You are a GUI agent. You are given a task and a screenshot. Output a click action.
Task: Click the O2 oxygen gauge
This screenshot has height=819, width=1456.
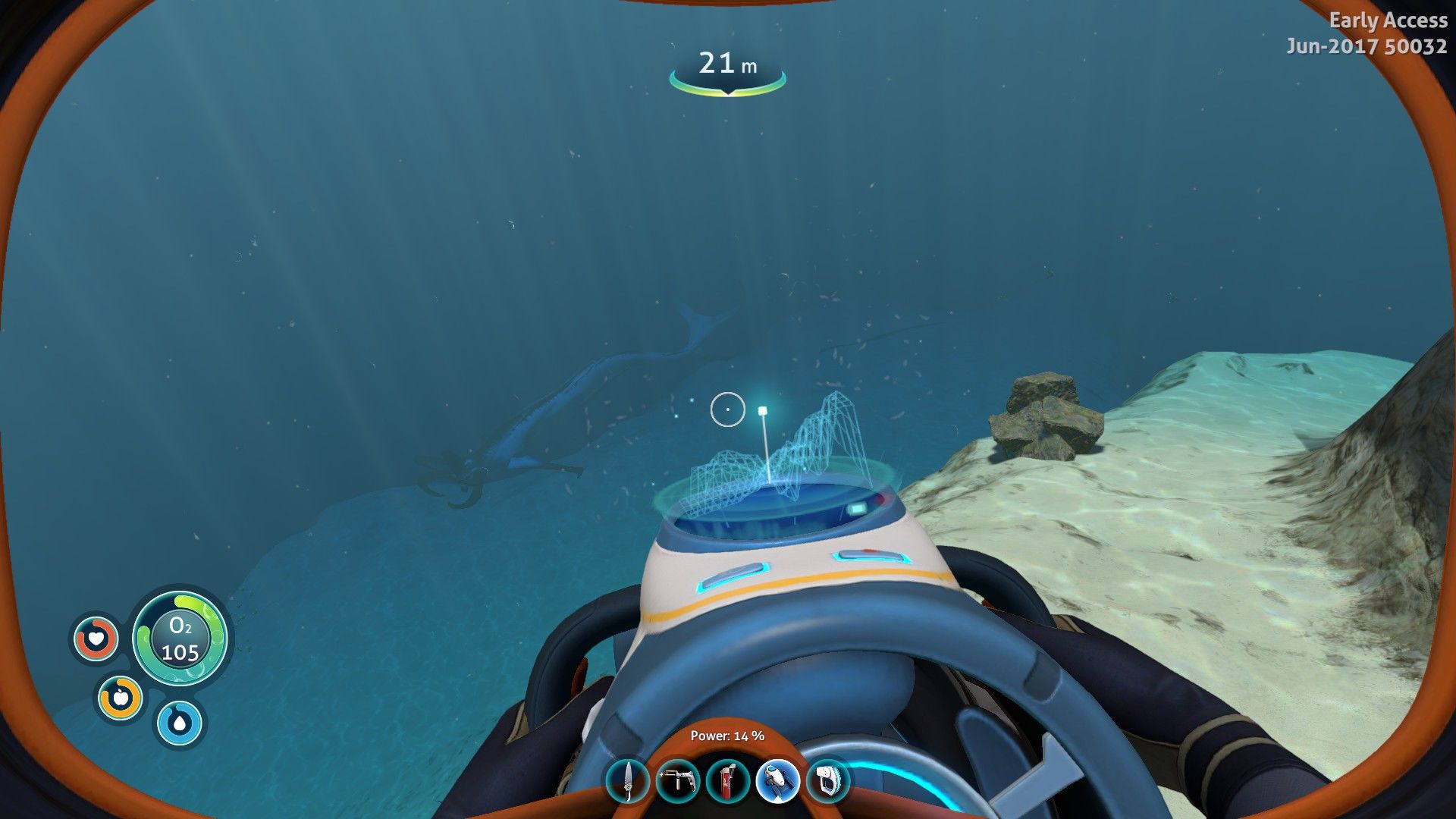[182, 639]
